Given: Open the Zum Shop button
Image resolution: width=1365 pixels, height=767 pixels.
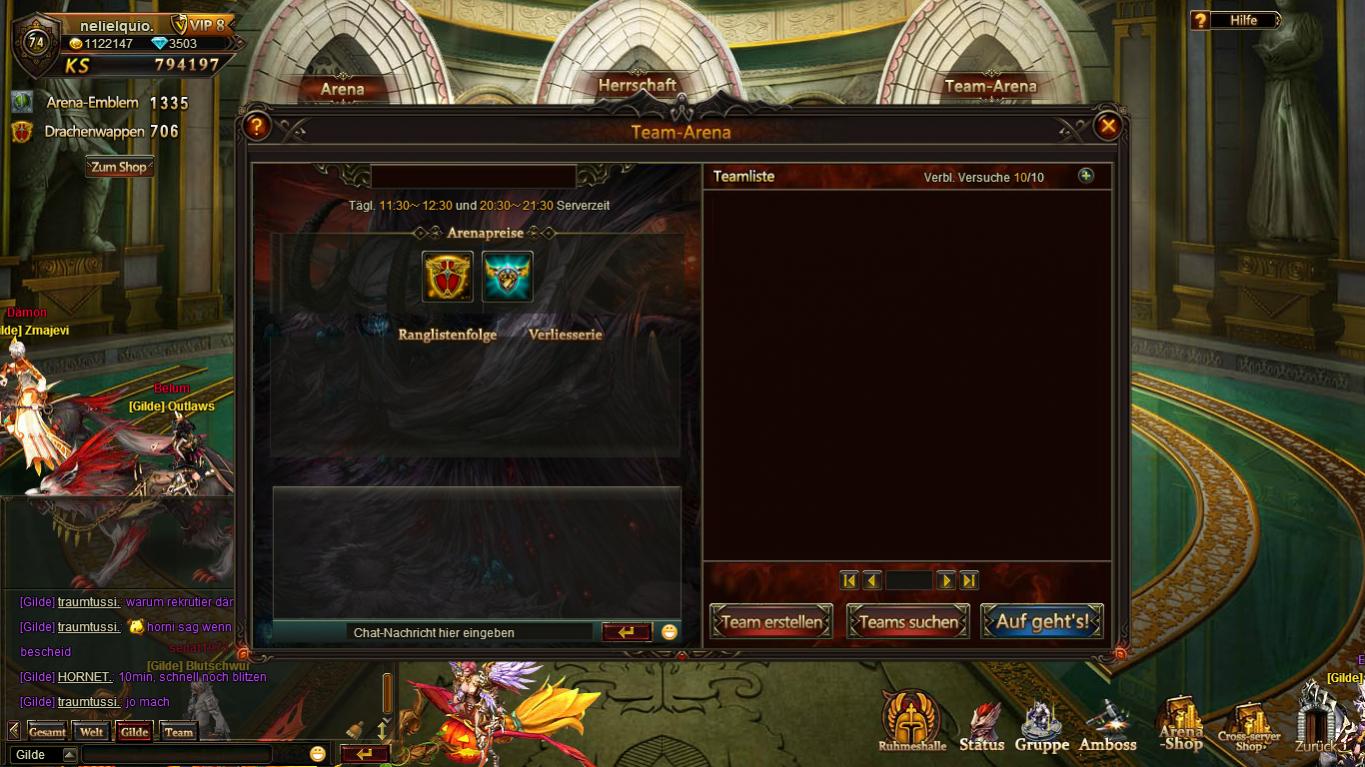Looking at the screenshot, I should tap(119, 167).
